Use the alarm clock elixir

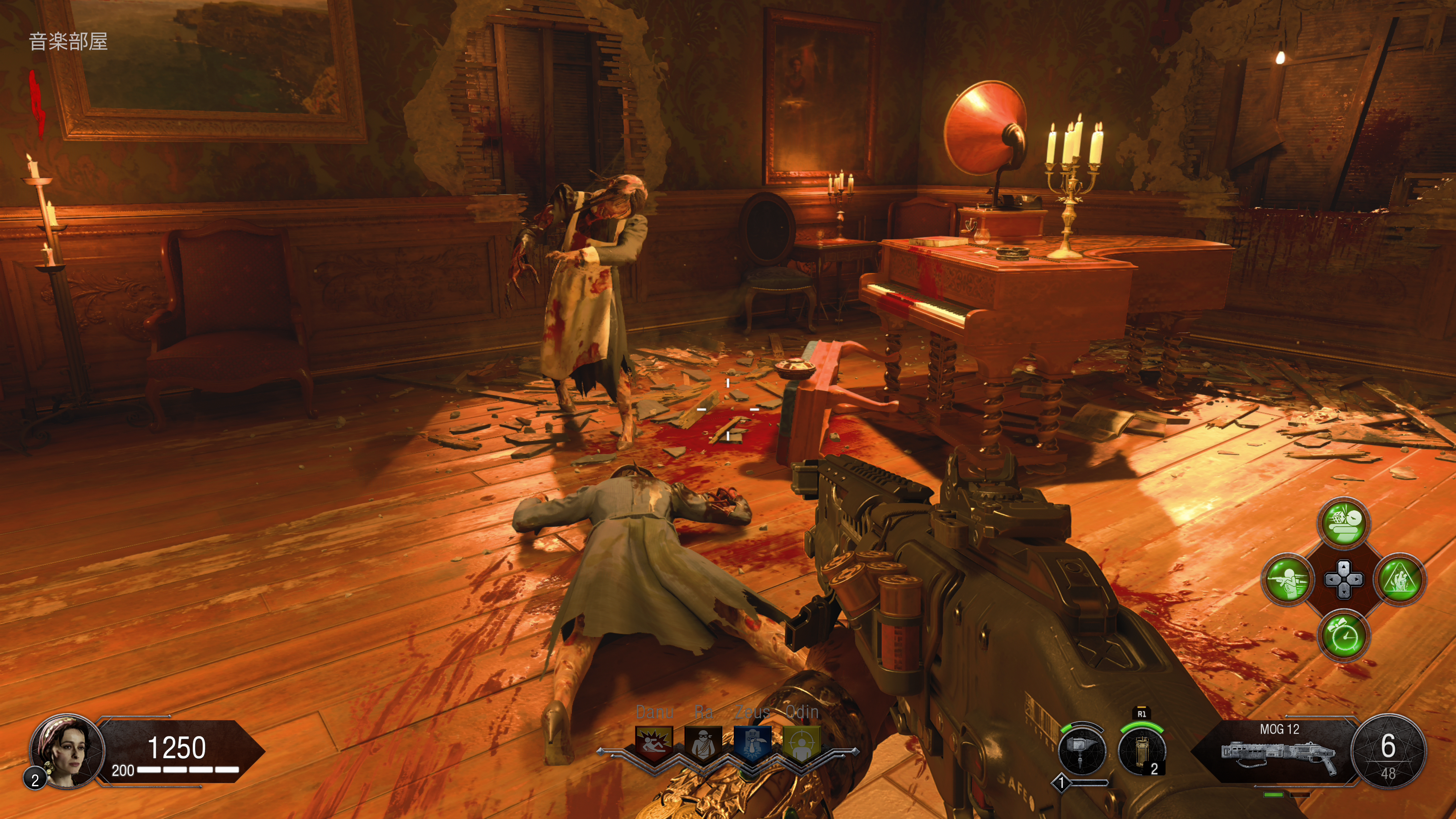[x=1344, y=636]
